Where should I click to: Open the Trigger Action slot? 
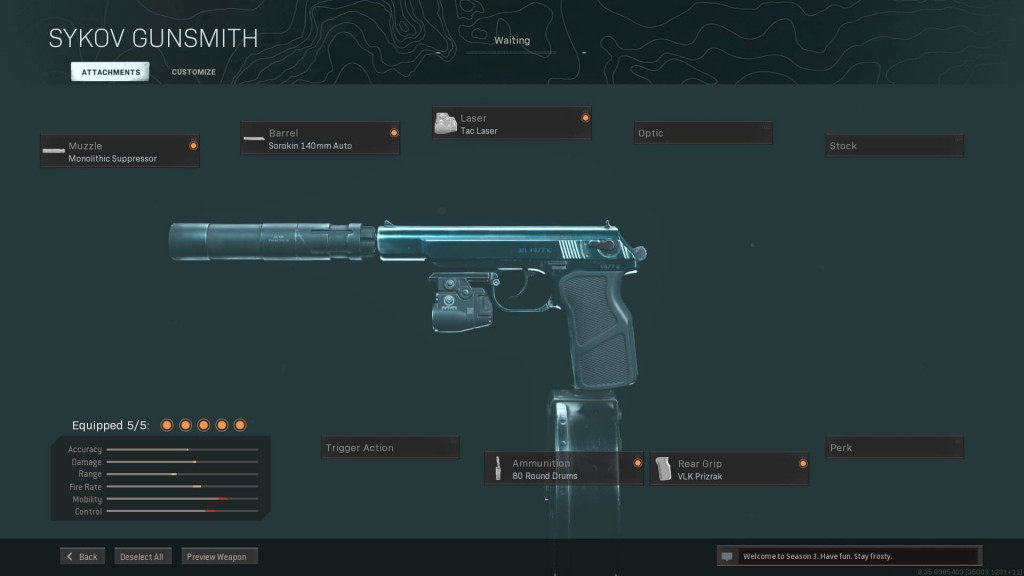tap(390, 448)
